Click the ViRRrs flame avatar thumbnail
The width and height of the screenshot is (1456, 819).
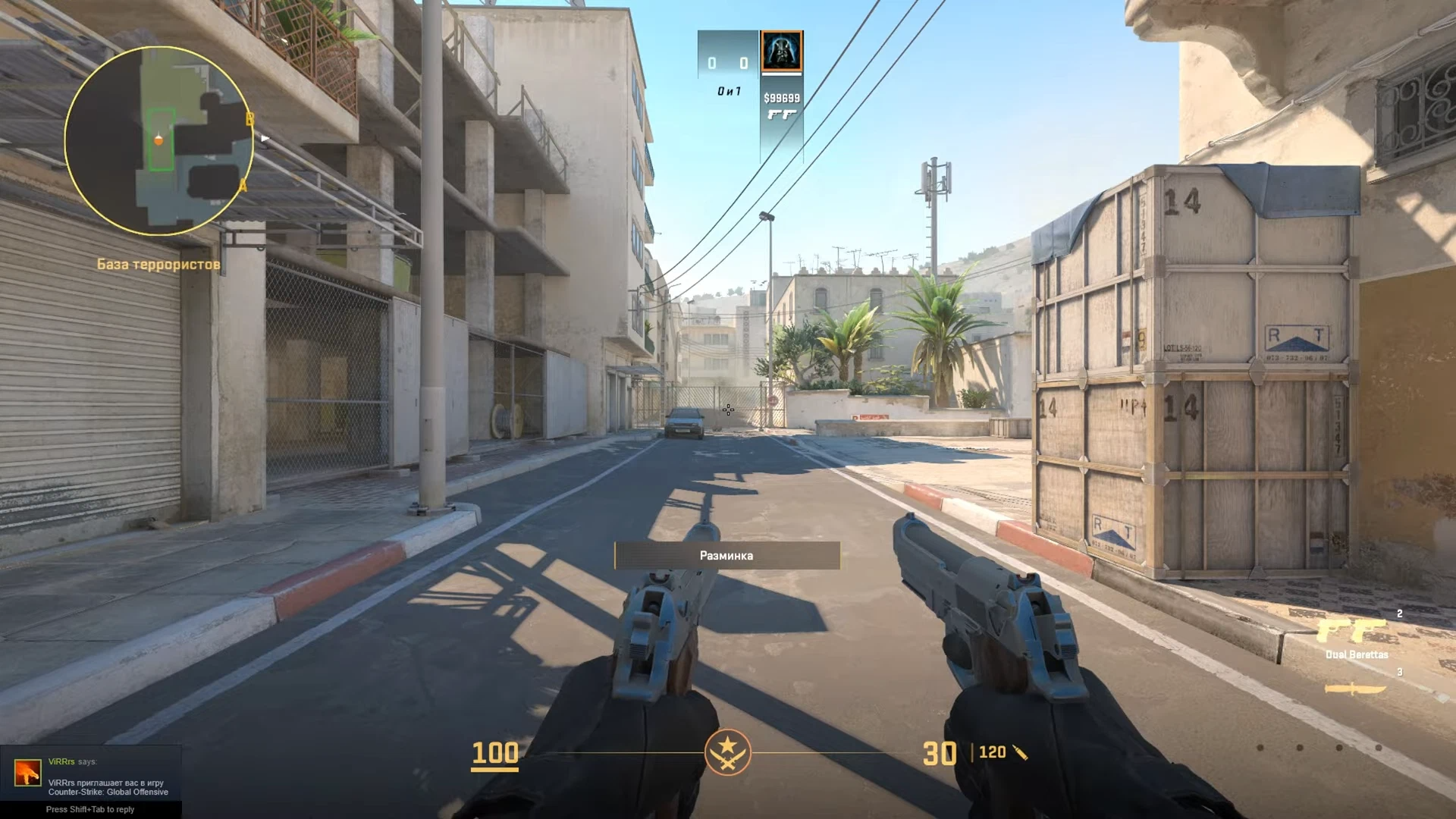click(28, 773)
